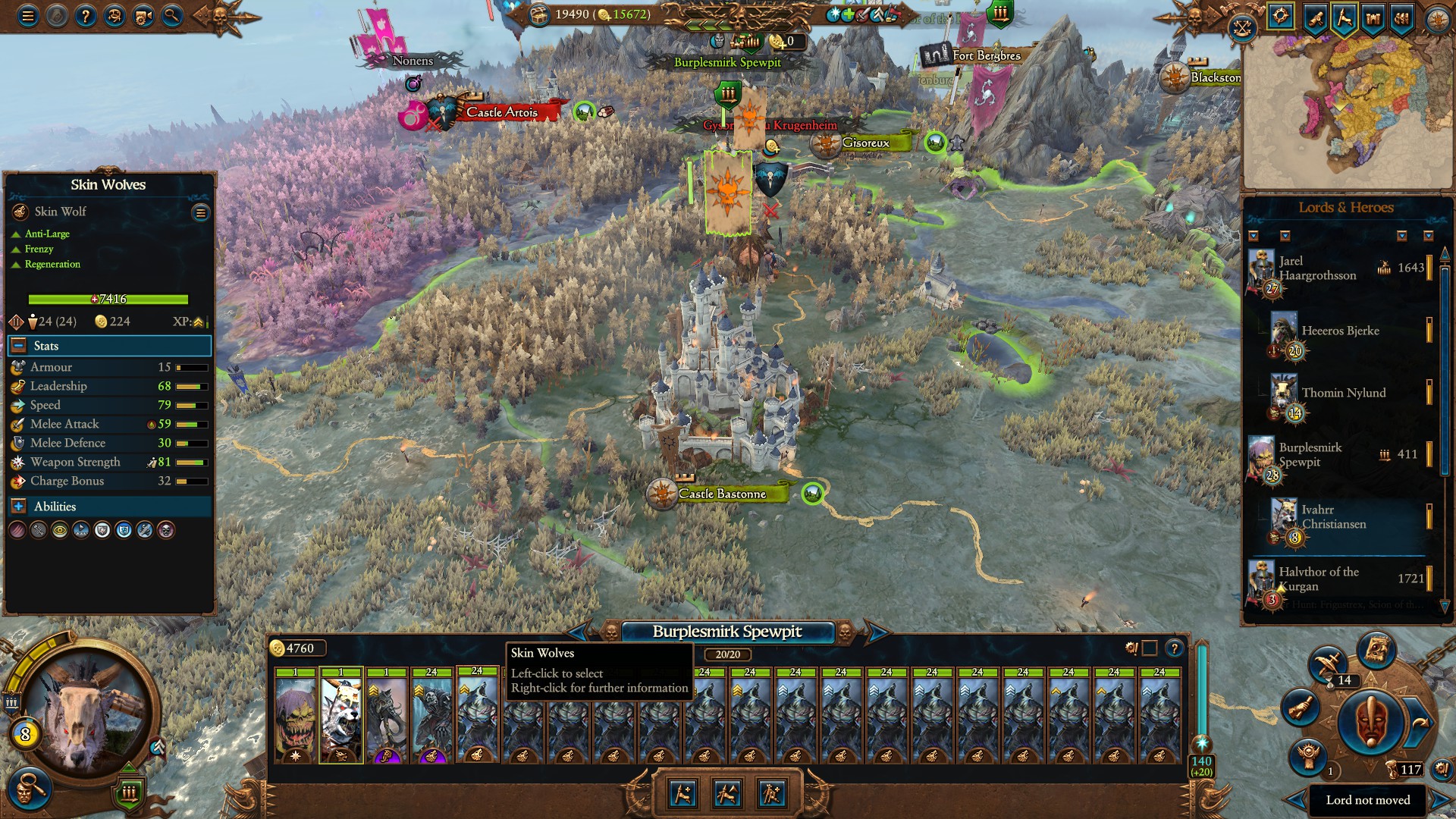
Task: Open the lord's spellbook icon near End Turn
Action: pos(1376,650)
